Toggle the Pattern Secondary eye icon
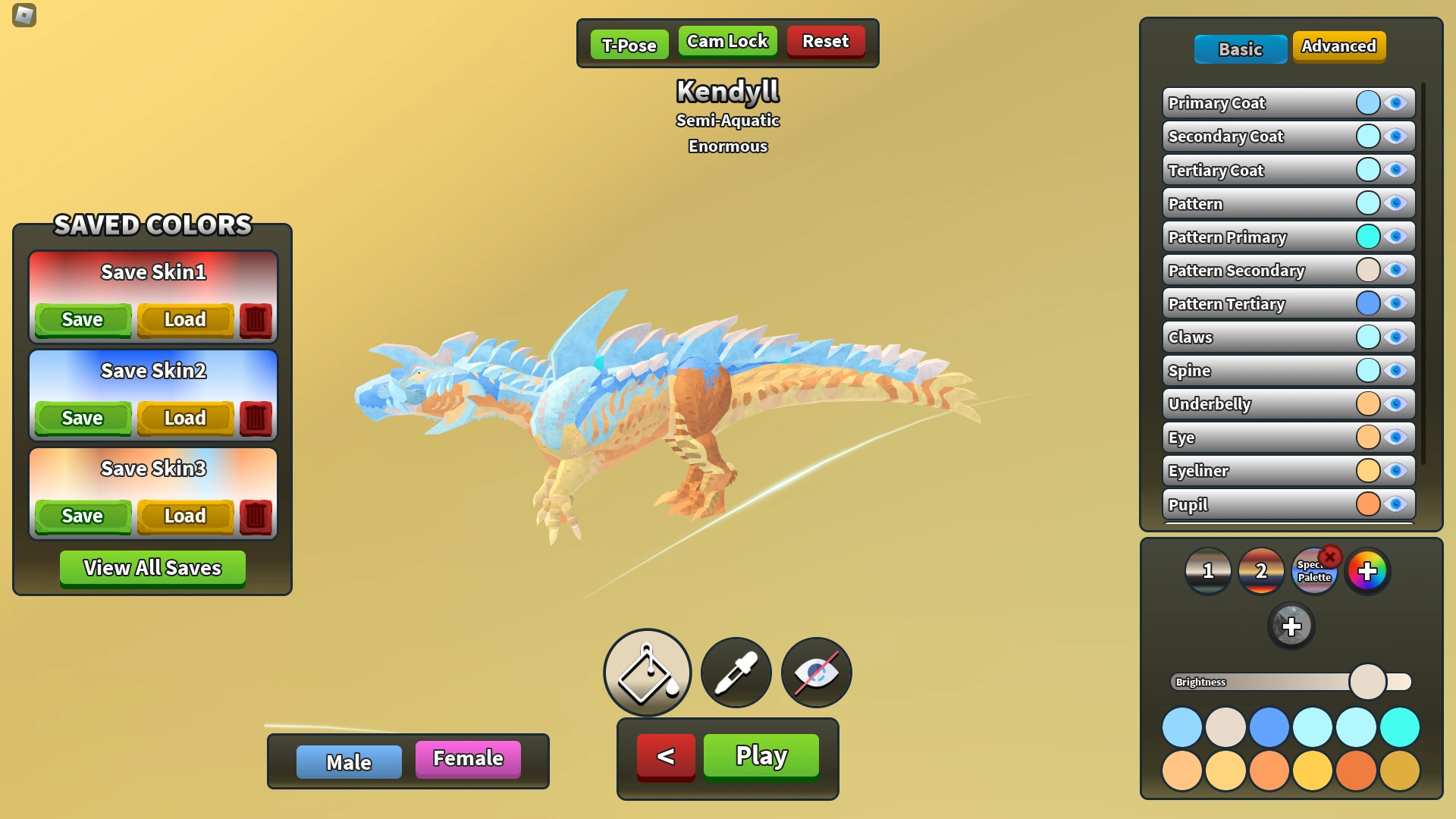Viewport: 1456px width, 819px height. coord(1396,270)
